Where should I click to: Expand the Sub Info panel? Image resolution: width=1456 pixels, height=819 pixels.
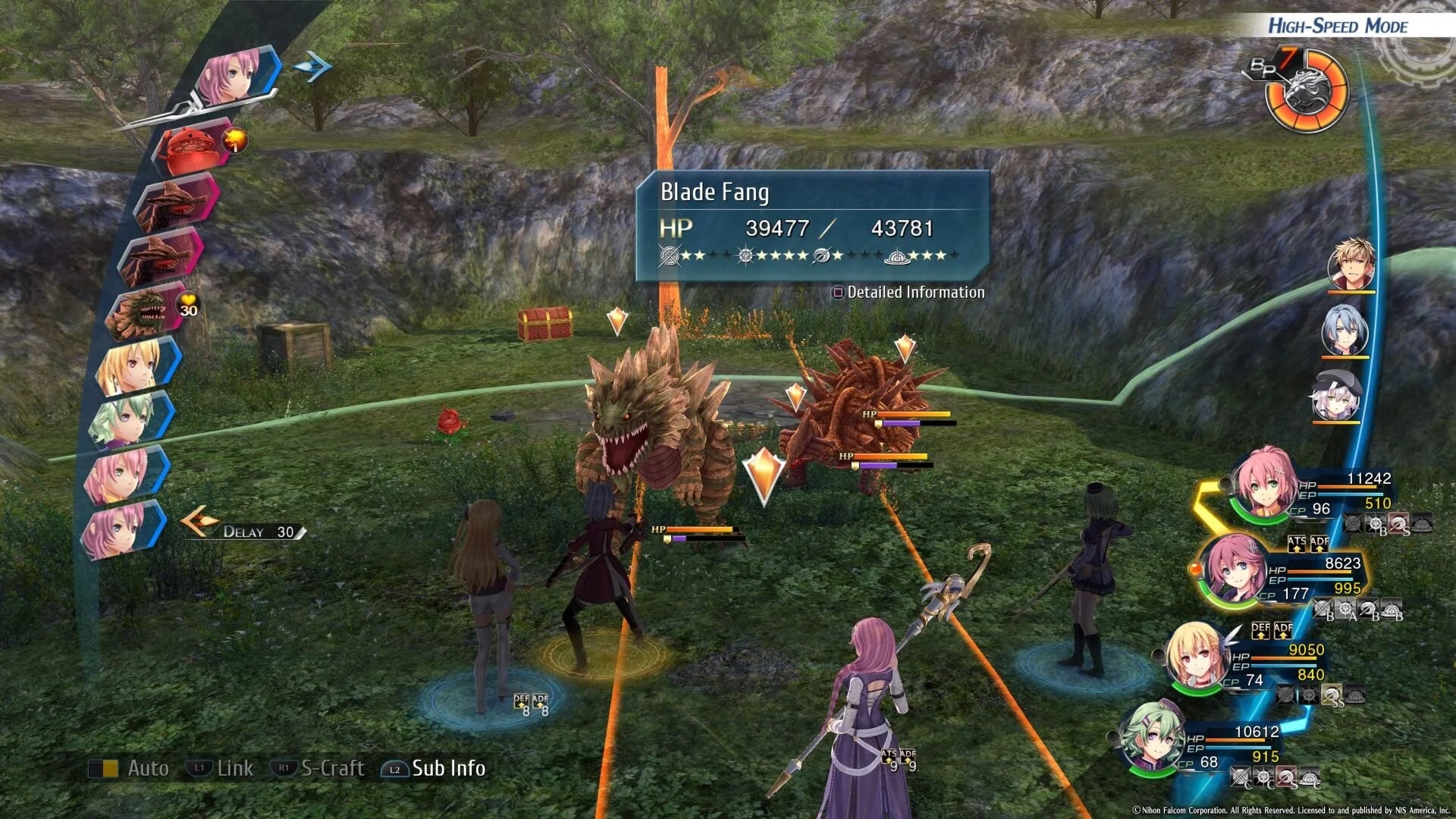(x=447, y=769)
